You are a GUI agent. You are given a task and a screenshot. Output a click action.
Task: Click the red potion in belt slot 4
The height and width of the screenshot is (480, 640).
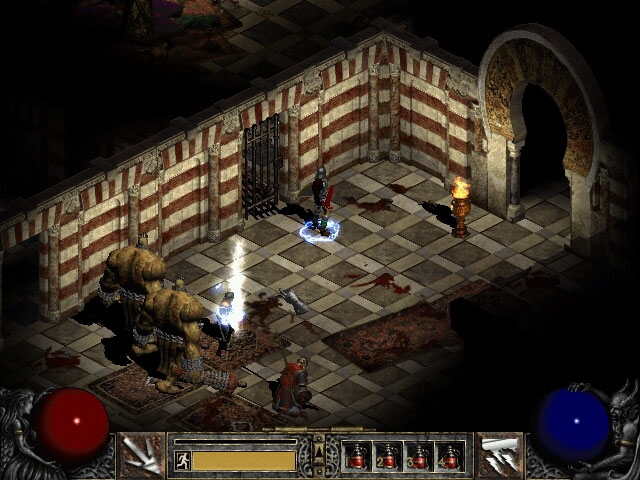tap(451, 457)
